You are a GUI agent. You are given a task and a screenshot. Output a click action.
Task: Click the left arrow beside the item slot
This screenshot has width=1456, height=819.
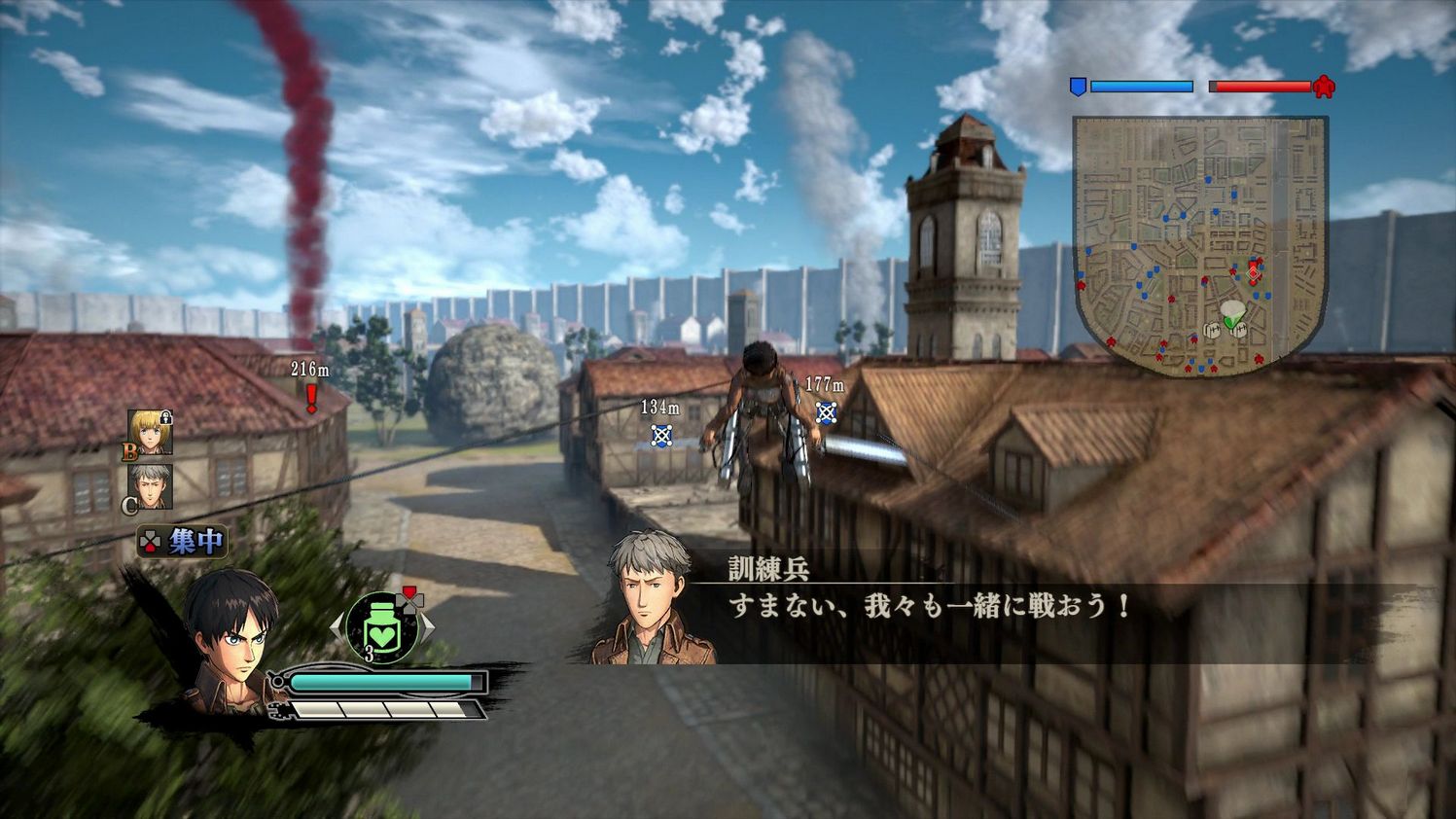pos(338,626)
